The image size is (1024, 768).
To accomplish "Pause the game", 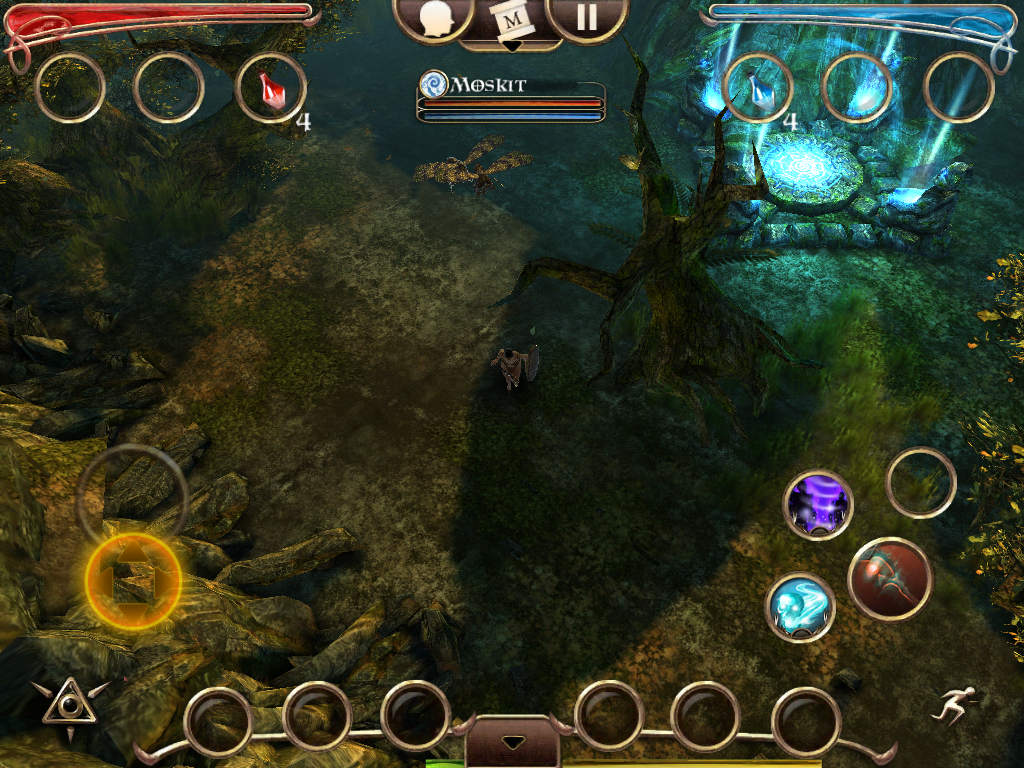I will 587,19.
